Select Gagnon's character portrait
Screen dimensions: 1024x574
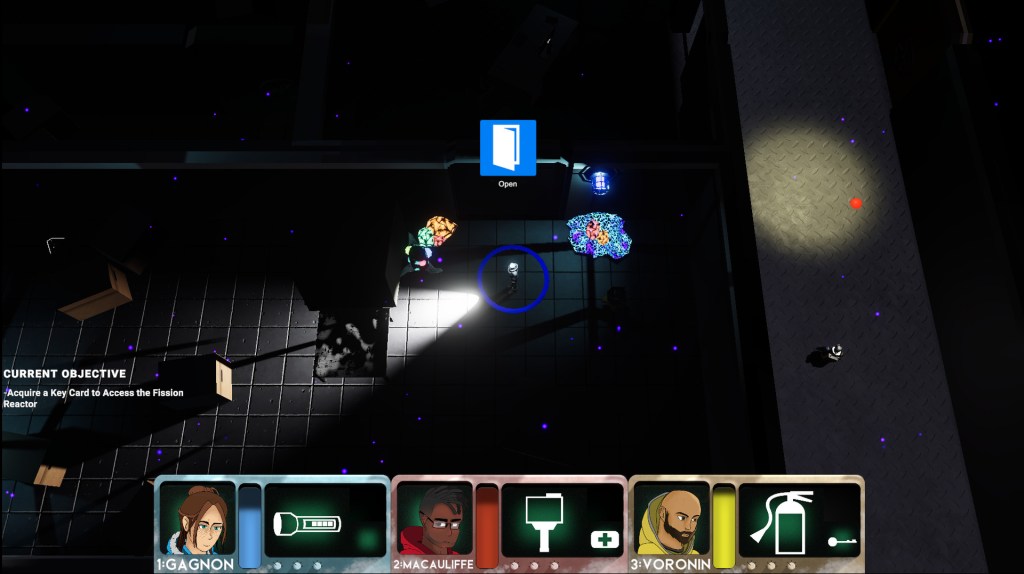tap(198, 519)
